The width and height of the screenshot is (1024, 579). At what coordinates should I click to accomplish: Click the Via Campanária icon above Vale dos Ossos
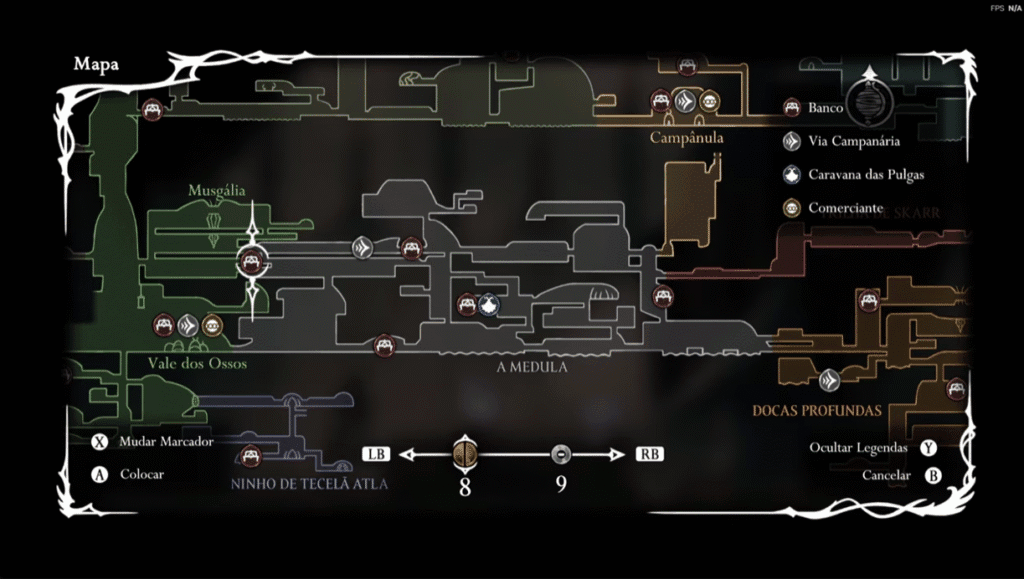[188, 325]
